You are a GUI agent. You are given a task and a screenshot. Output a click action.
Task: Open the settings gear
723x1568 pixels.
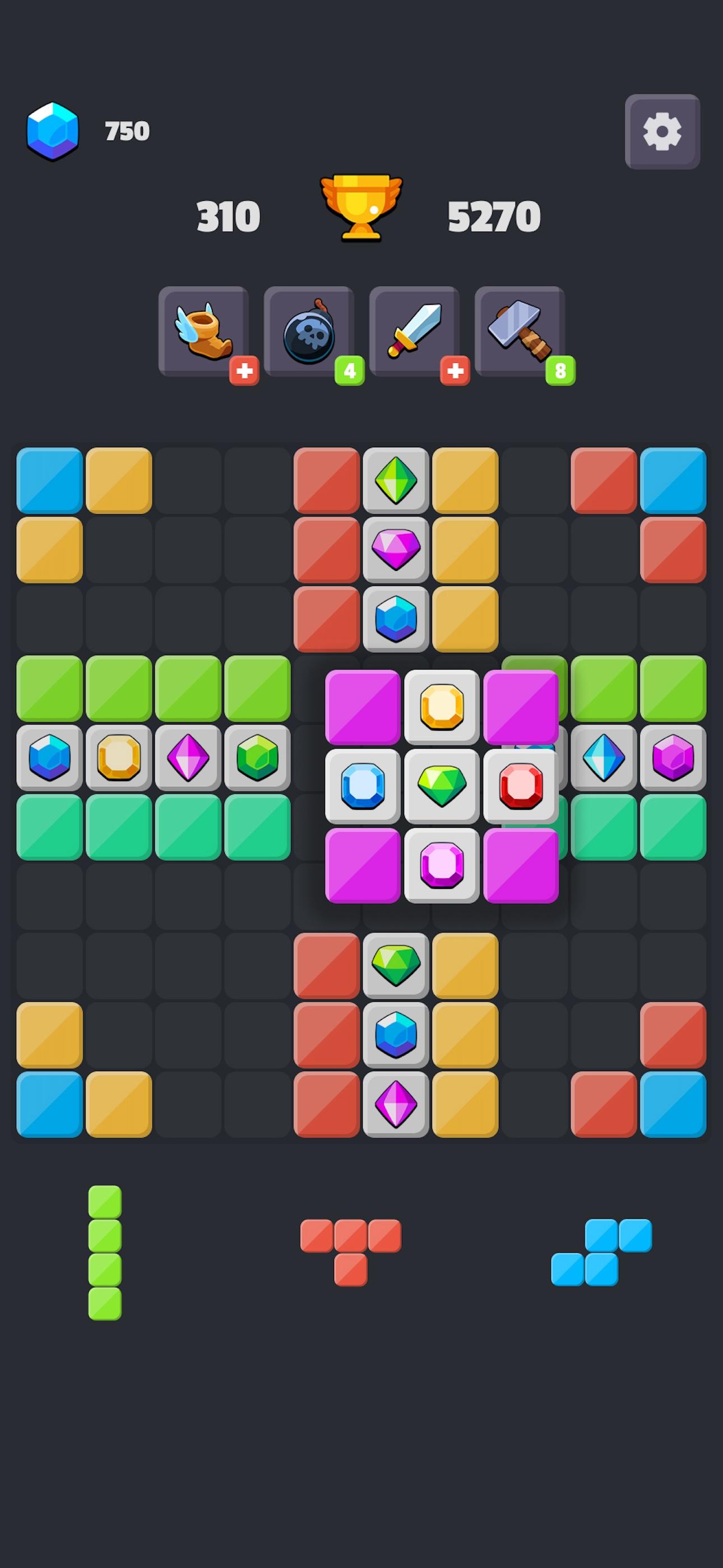(661, 131)
